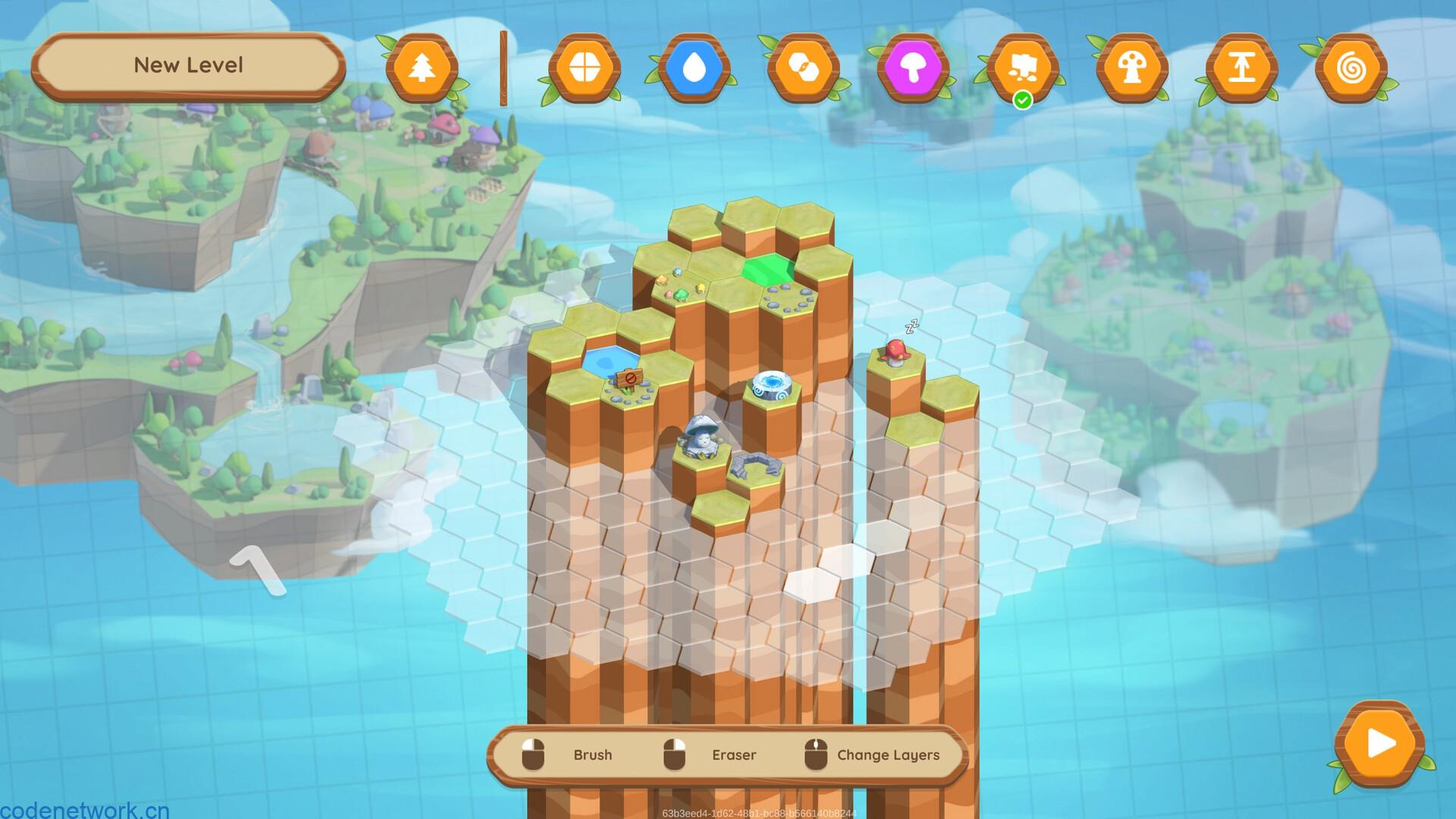Open the New Level name field
This screenshot has width=1456, height=819.
click(188, 66)
